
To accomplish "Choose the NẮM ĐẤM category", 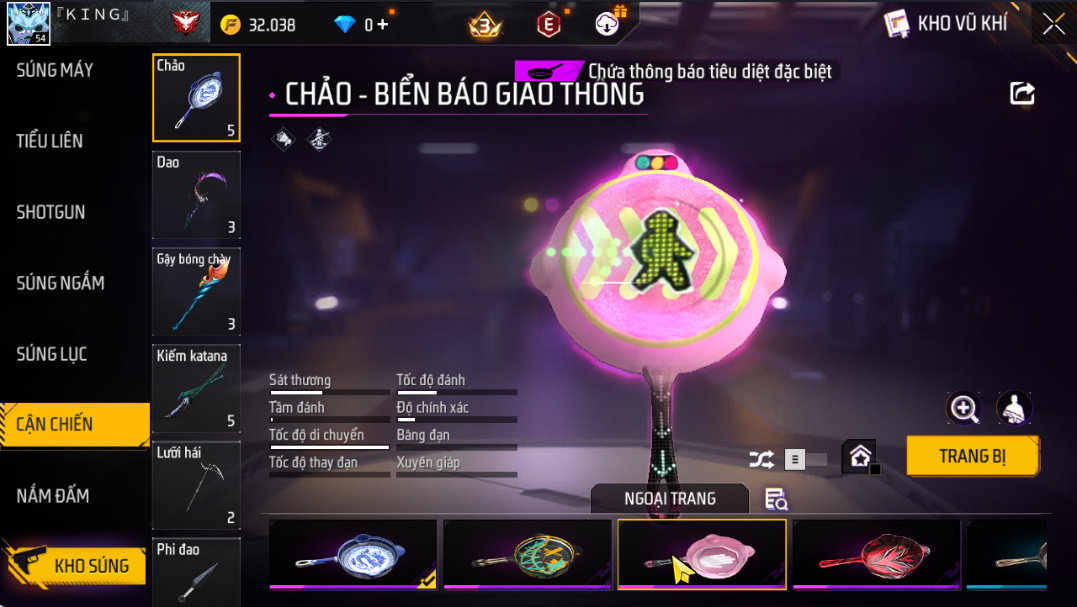I will click(x=53, y=495).
